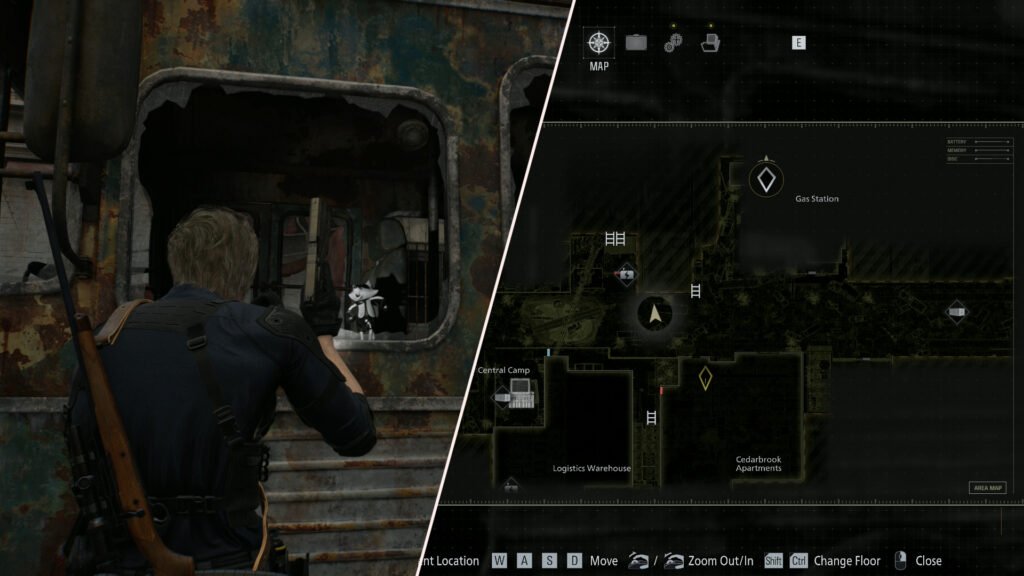
Task: Choose the typewriter icon at Central Camp
Action: 521,399
